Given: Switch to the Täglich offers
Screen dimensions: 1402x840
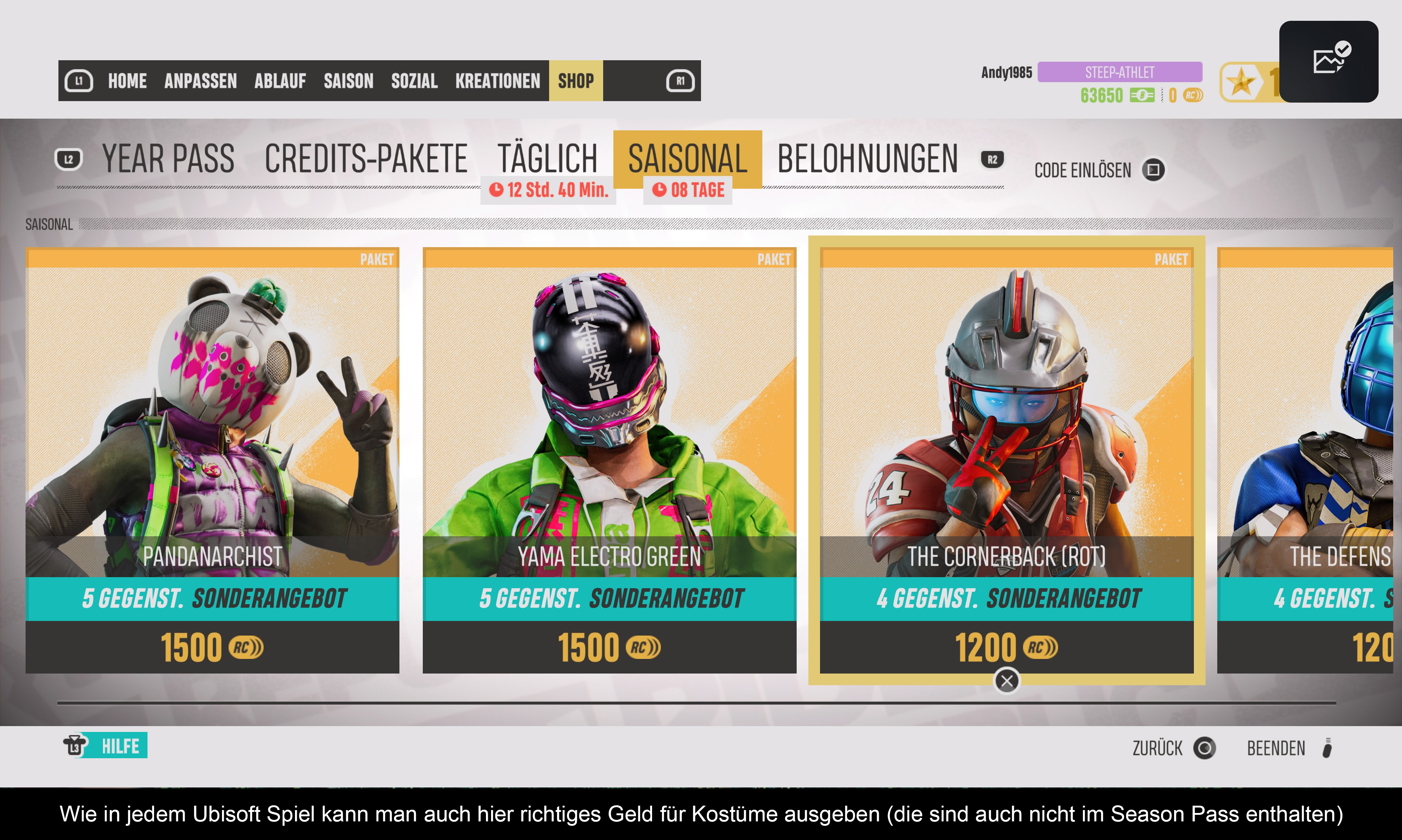Looking at the screenshot, I should point(547,159).
